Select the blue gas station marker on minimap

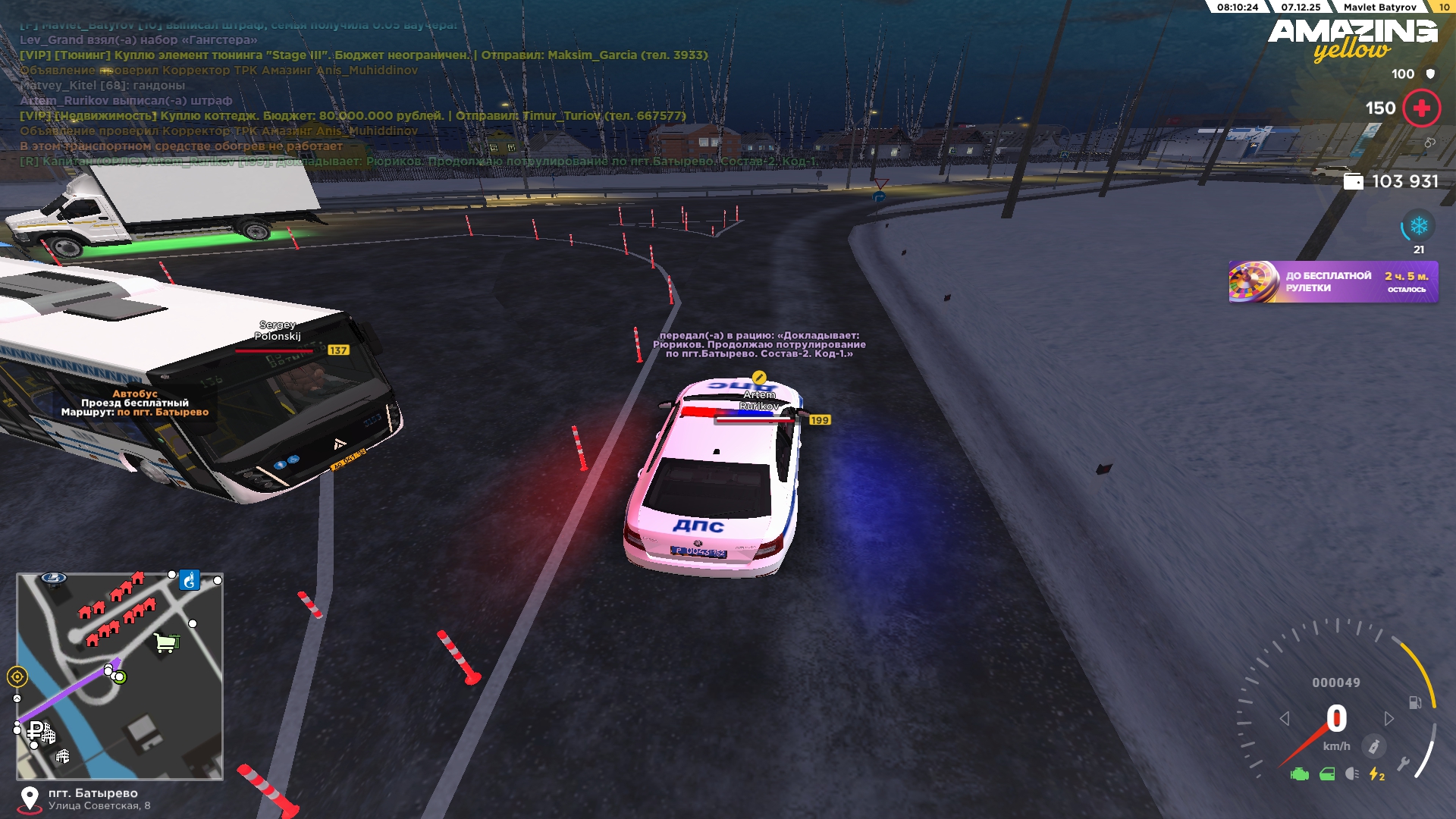pos(189,581)
